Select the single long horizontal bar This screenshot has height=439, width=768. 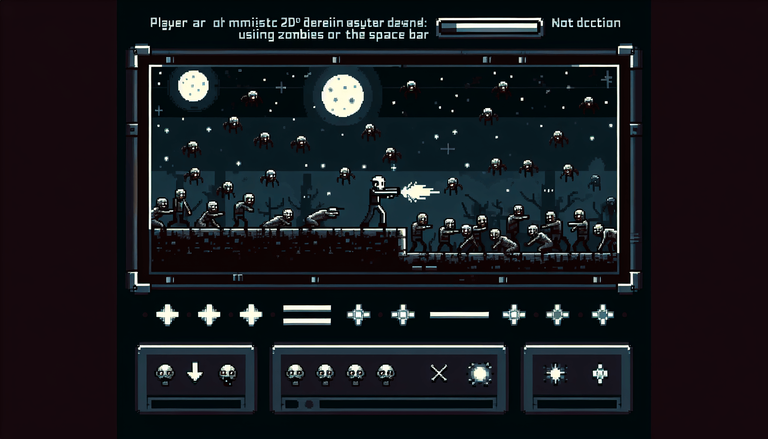tap(459, 315)
